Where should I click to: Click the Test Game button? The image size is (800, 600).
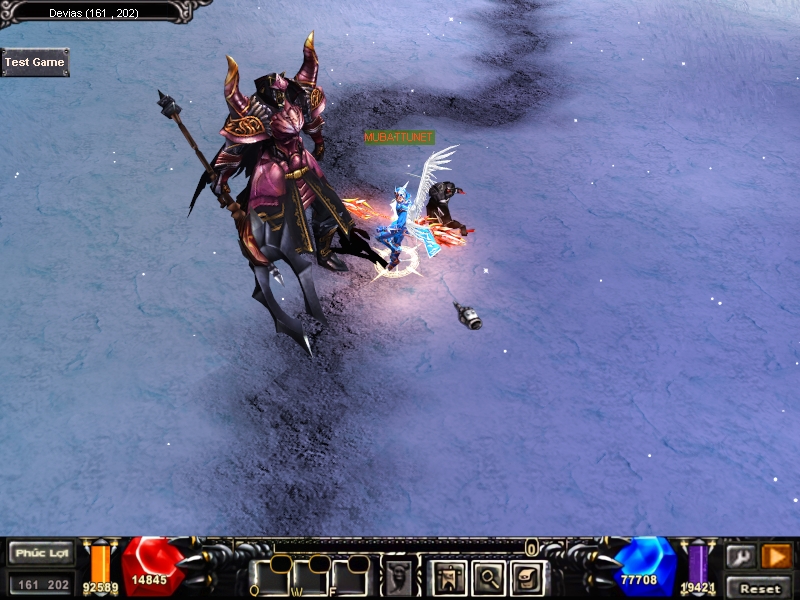(x=35, y=62)
